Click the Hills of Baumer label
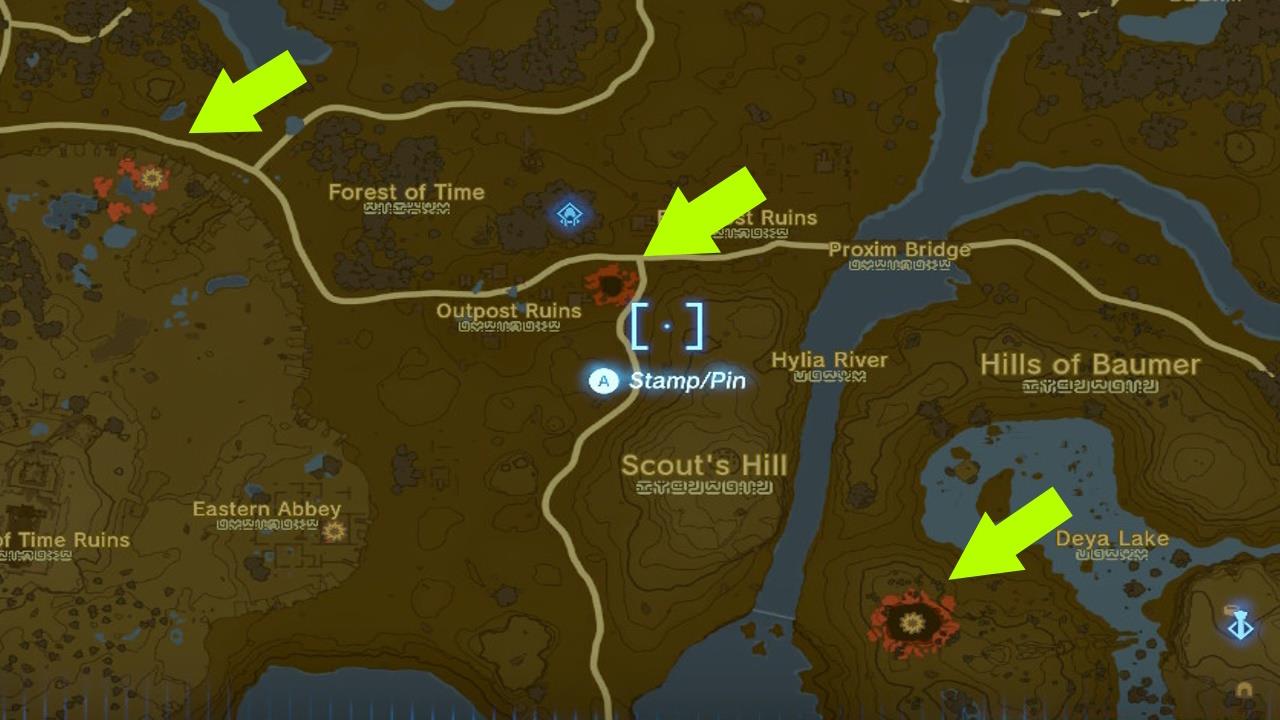Image resolution: width=1280 pixels, height=720 pixels. point(1090,362)
